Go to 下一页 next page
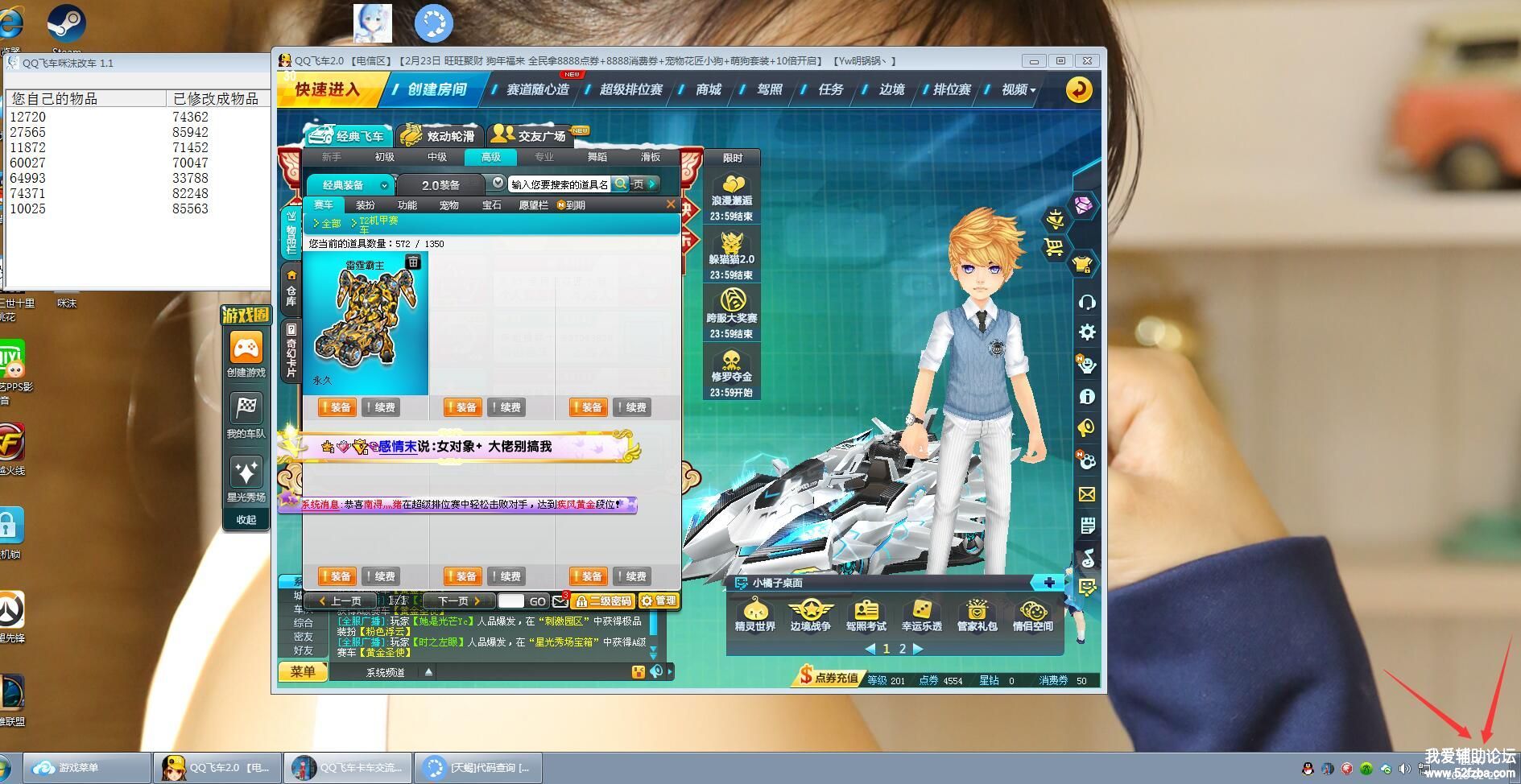The width and height of the screenshot is (1521, 784). pos(458,601)
